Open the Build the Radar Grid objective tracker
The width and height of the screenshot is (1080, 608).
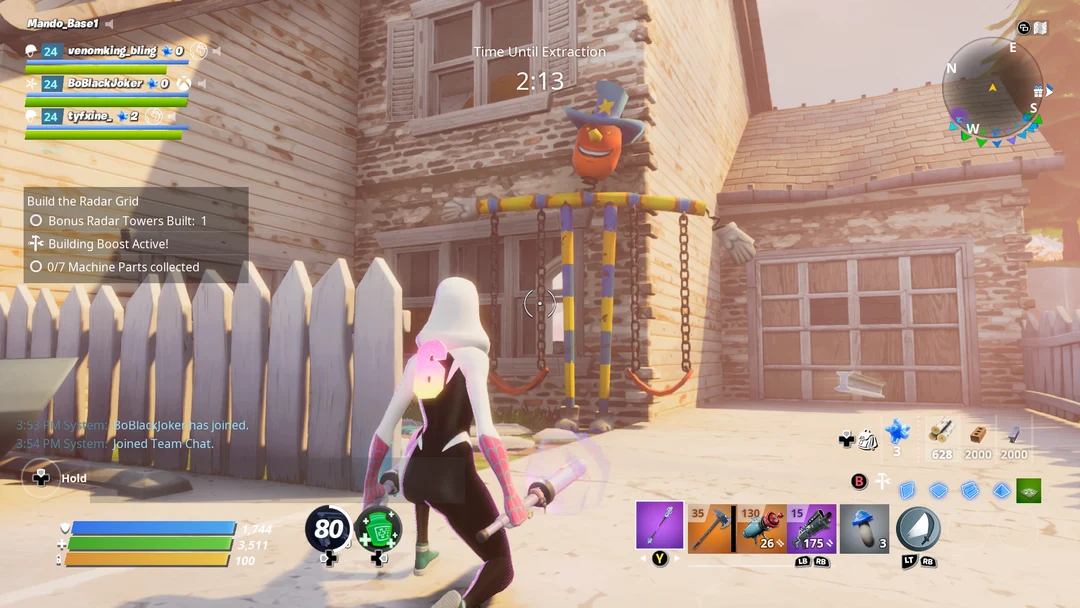(x=136, y=235)
